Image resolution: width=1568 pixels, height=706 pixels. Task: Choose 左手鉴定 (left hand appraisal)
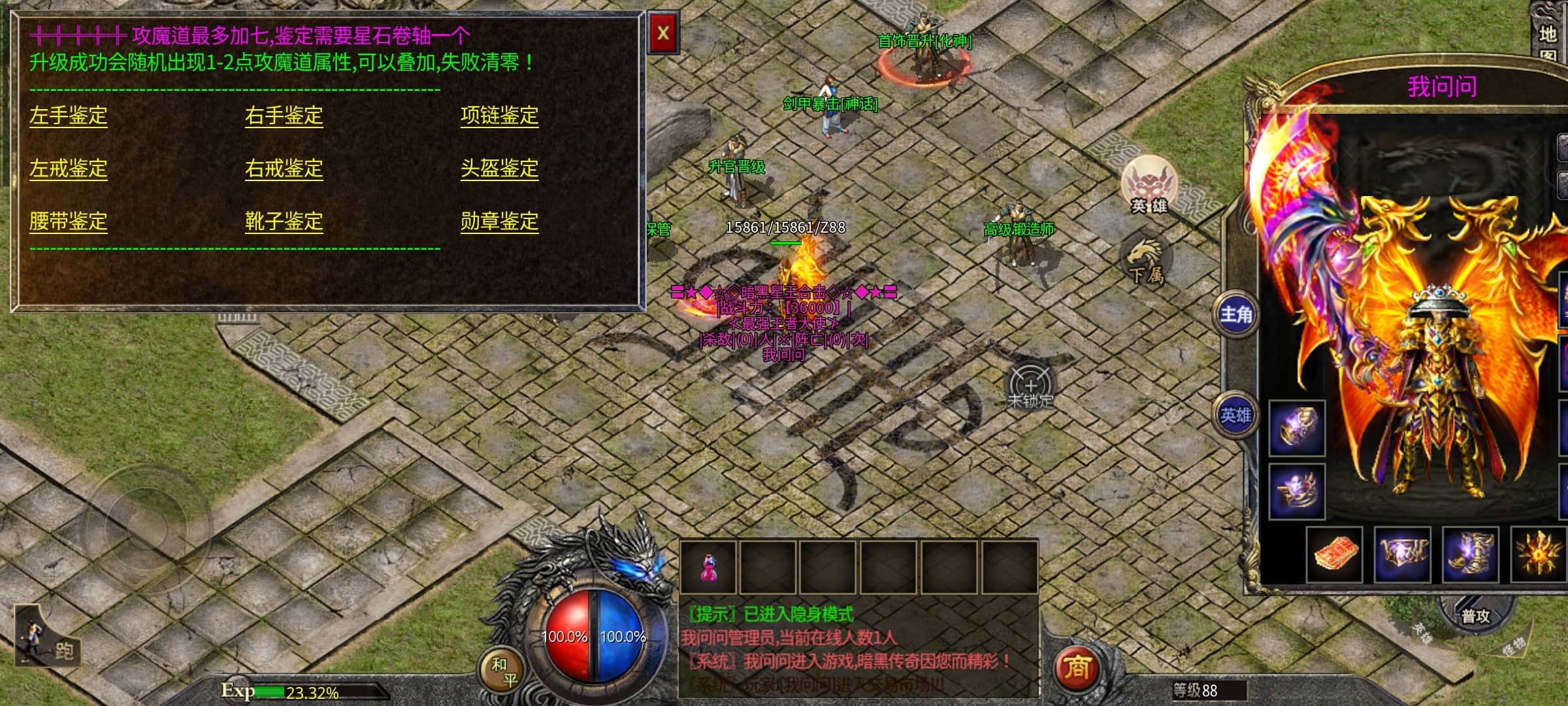[x=68, y=116]
